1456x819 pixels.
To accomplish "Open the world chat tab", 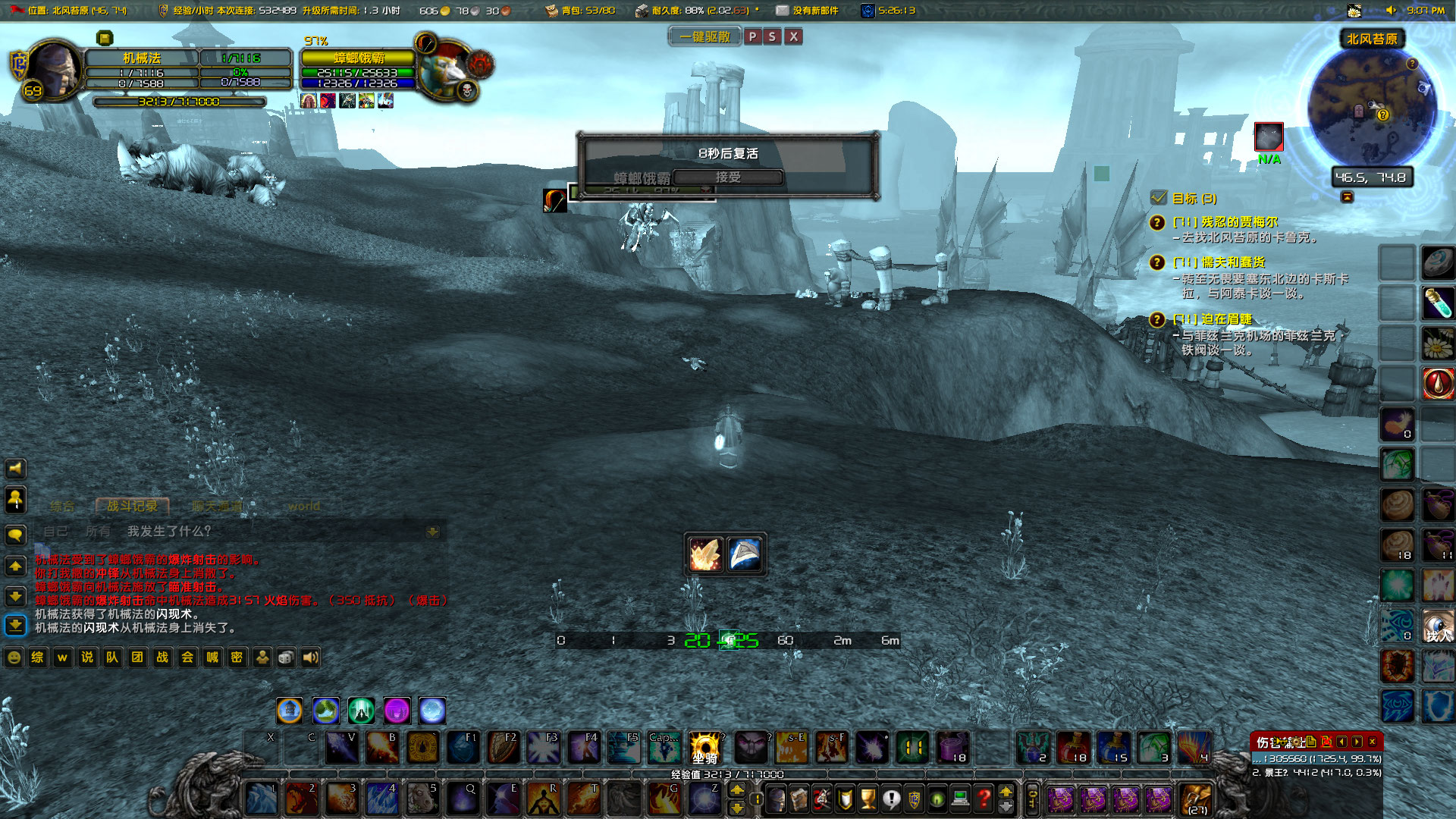I will (303, 506).
